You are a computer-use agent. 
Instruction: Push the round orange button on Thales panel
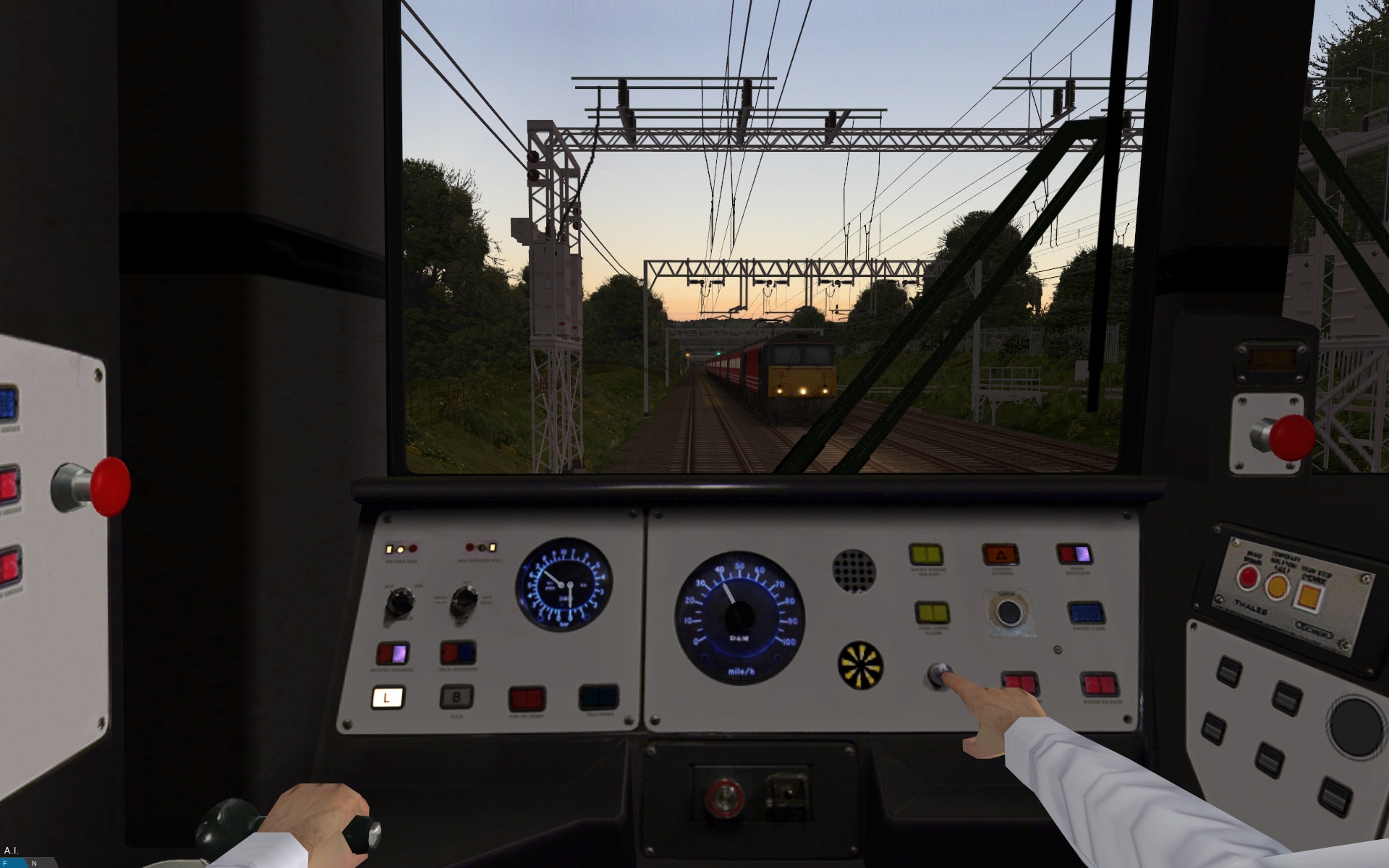(x=1277, y=586)
